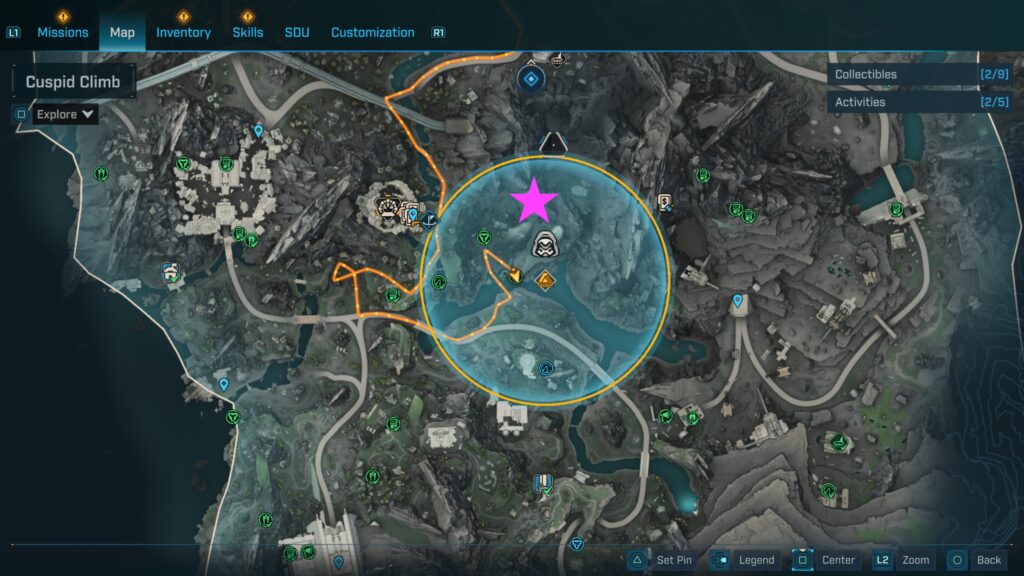This screenshot has height=576, width=1024.
Task: Open the Inventory tab
Action: tap(183, 32)
